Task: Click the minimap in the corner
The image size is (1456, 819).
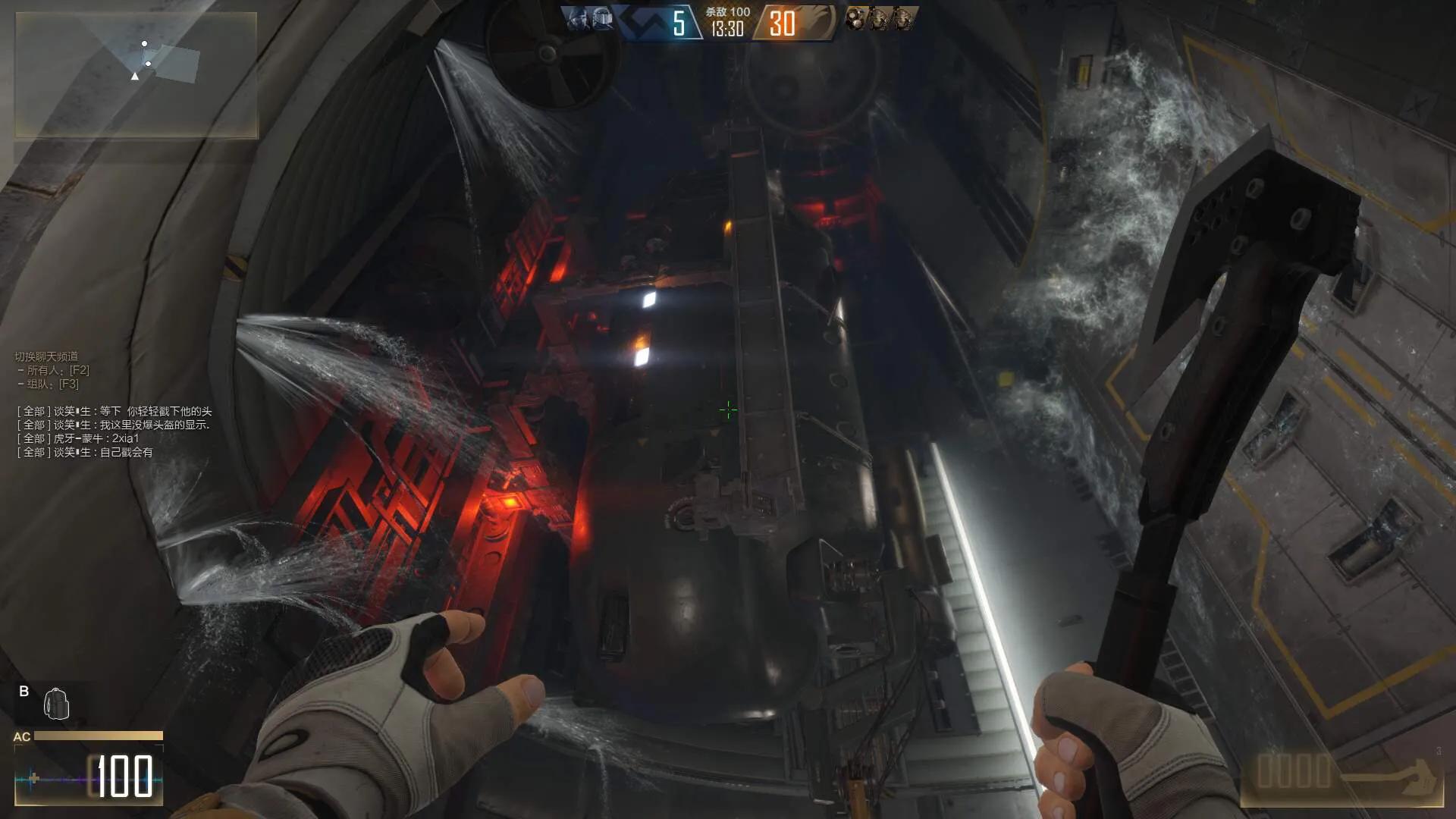Action: [136, 74]
